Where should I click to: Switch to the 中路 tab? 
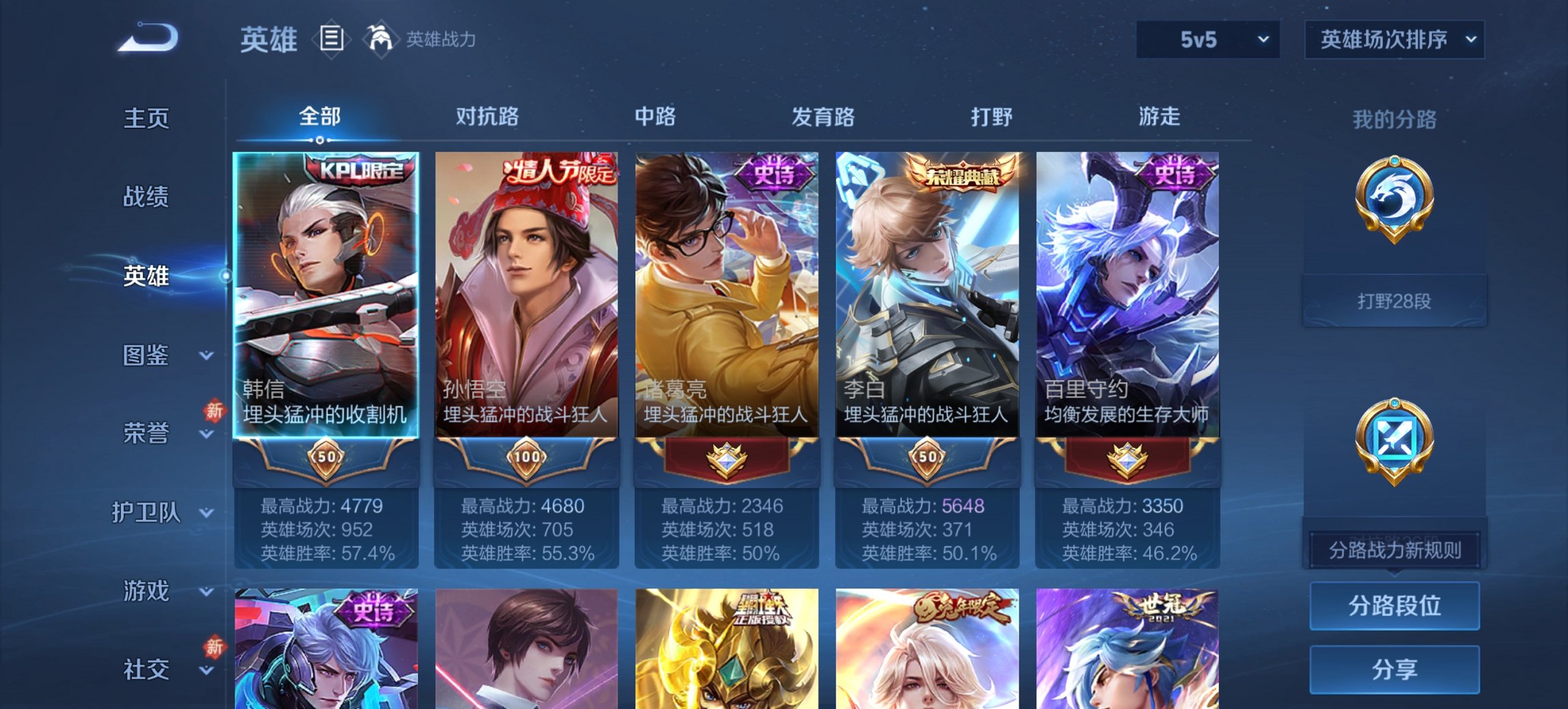655,117
